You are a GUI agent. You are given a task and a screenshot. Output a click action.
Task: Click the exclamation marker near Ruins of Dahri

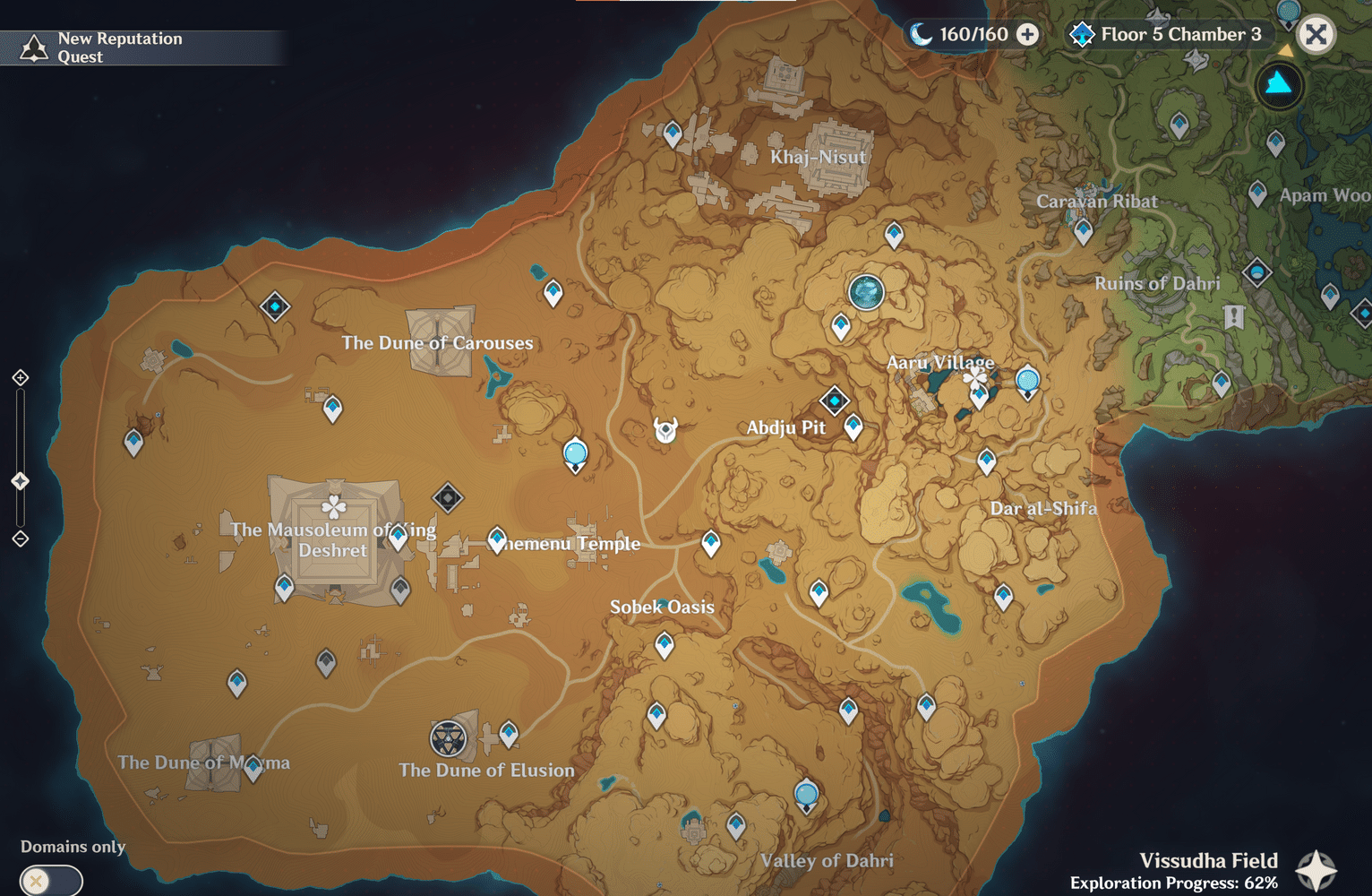pos(1235,315)
